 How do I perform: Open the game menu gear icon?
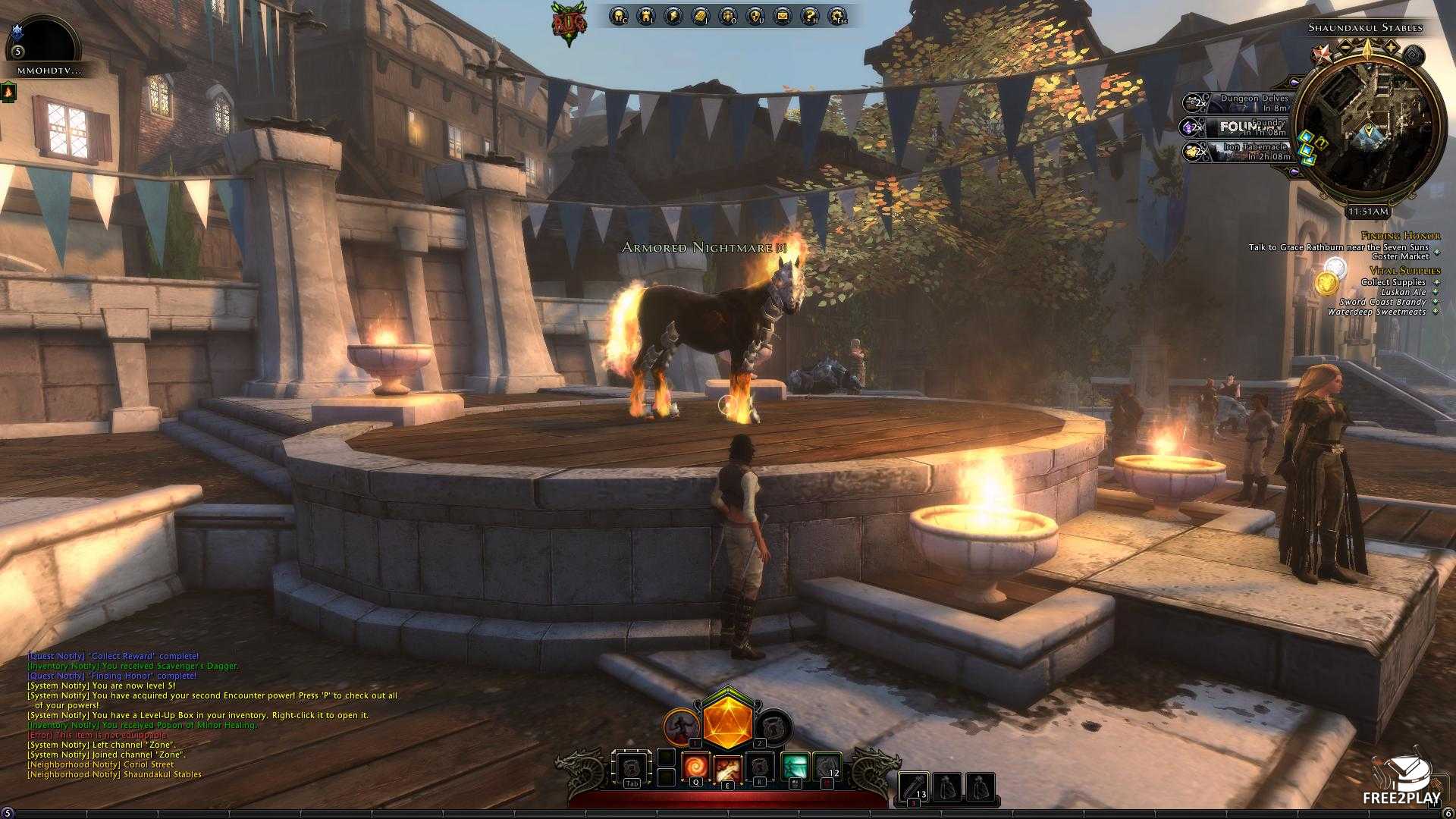tap(838, 16)
